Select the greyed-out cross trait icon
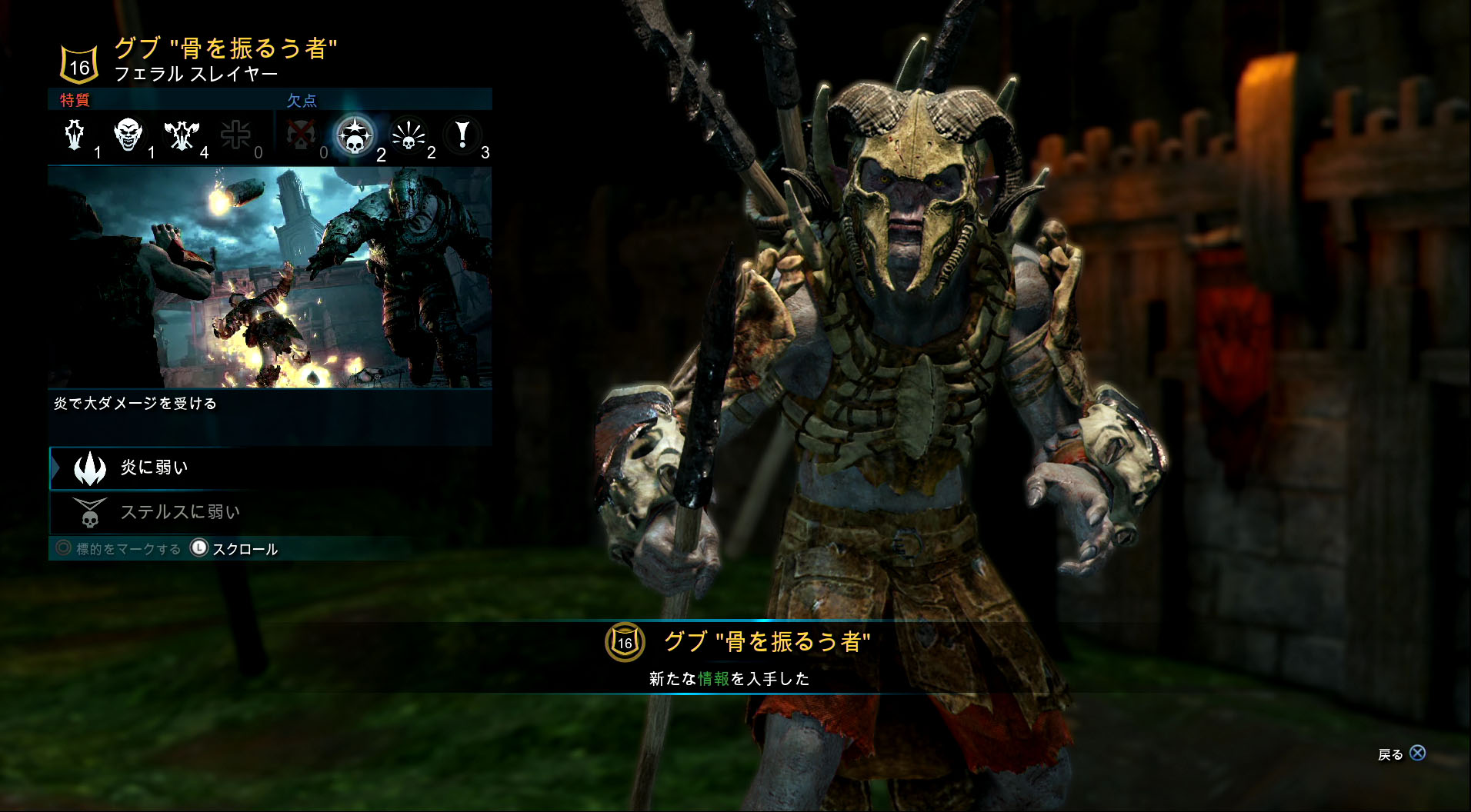 [x=235, y=135]
